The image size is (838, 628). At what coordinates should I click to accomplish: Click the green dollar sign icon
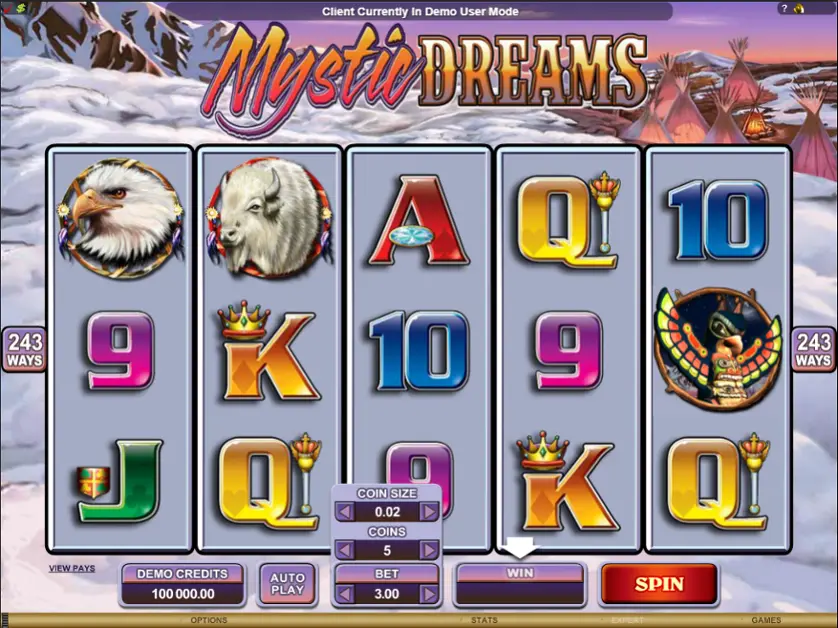click(22, 7)
